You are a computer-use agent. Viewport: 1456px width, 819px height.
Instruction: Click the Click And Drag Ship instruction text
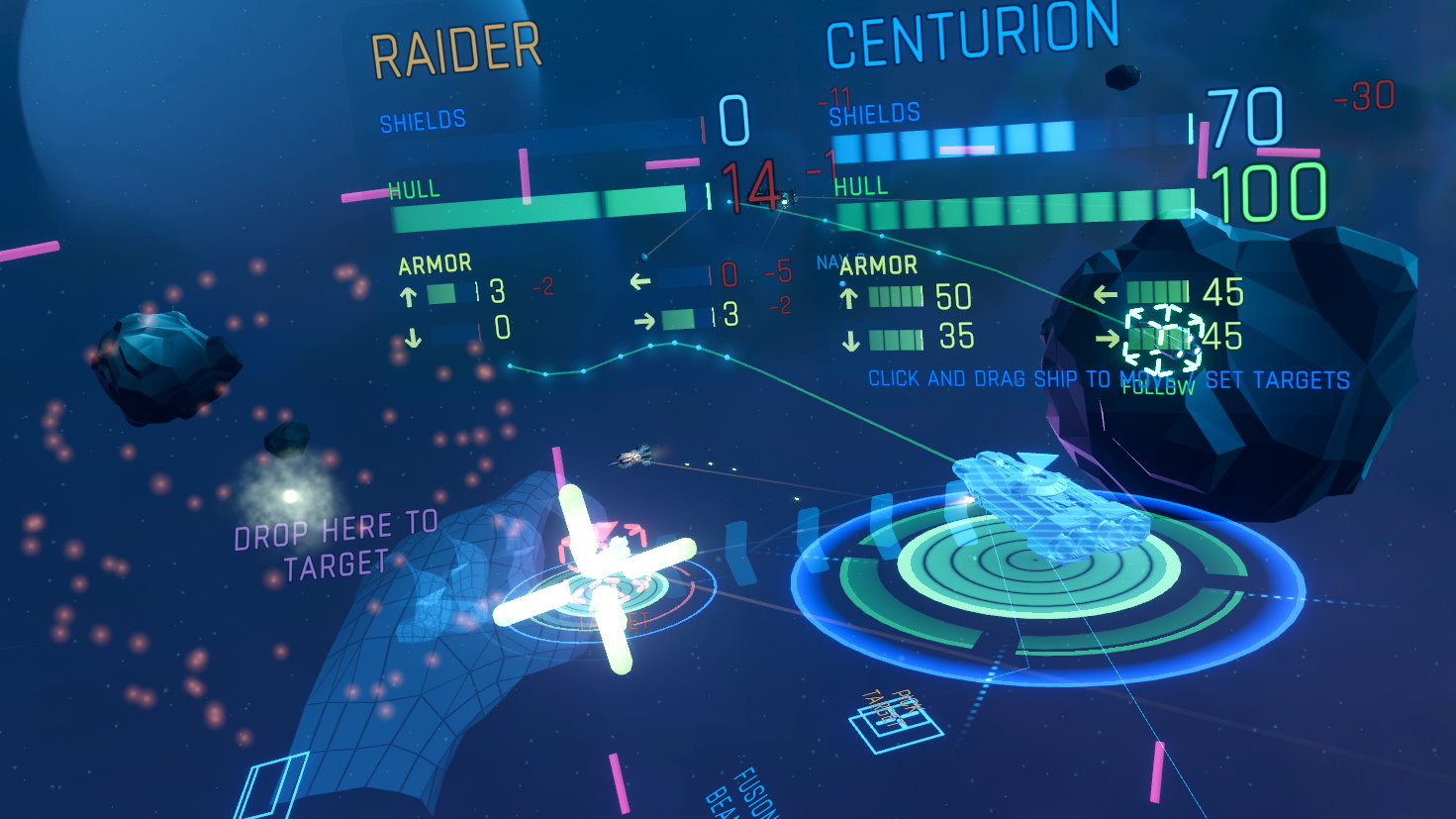point(1107,377)
